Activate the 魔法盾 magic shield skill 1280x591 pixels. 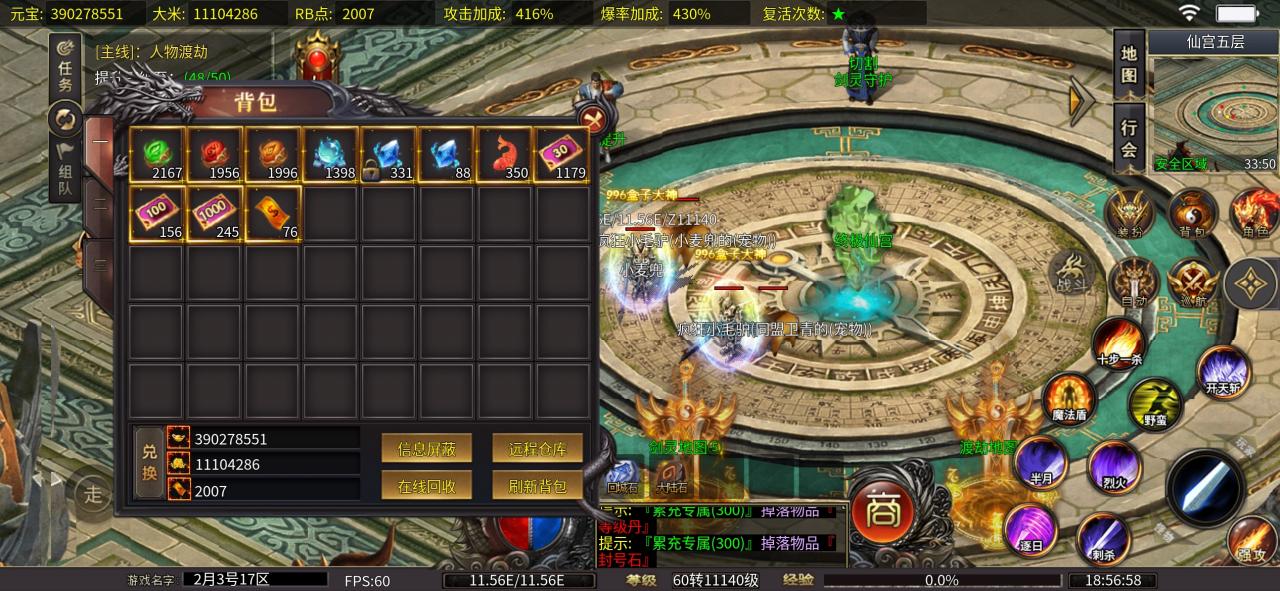tap(1070, 399)
